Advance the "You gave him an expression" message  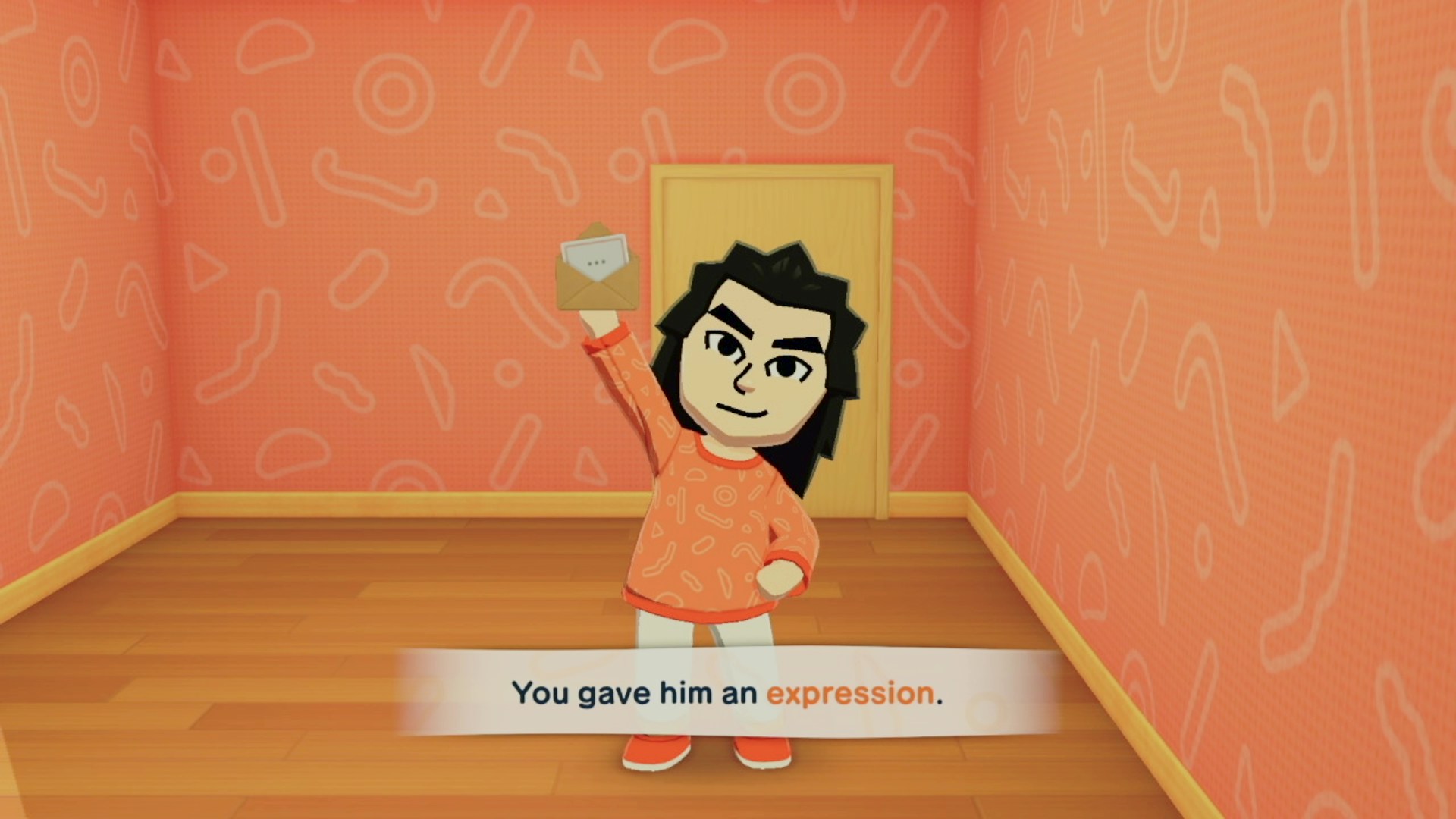coord(726,693)
